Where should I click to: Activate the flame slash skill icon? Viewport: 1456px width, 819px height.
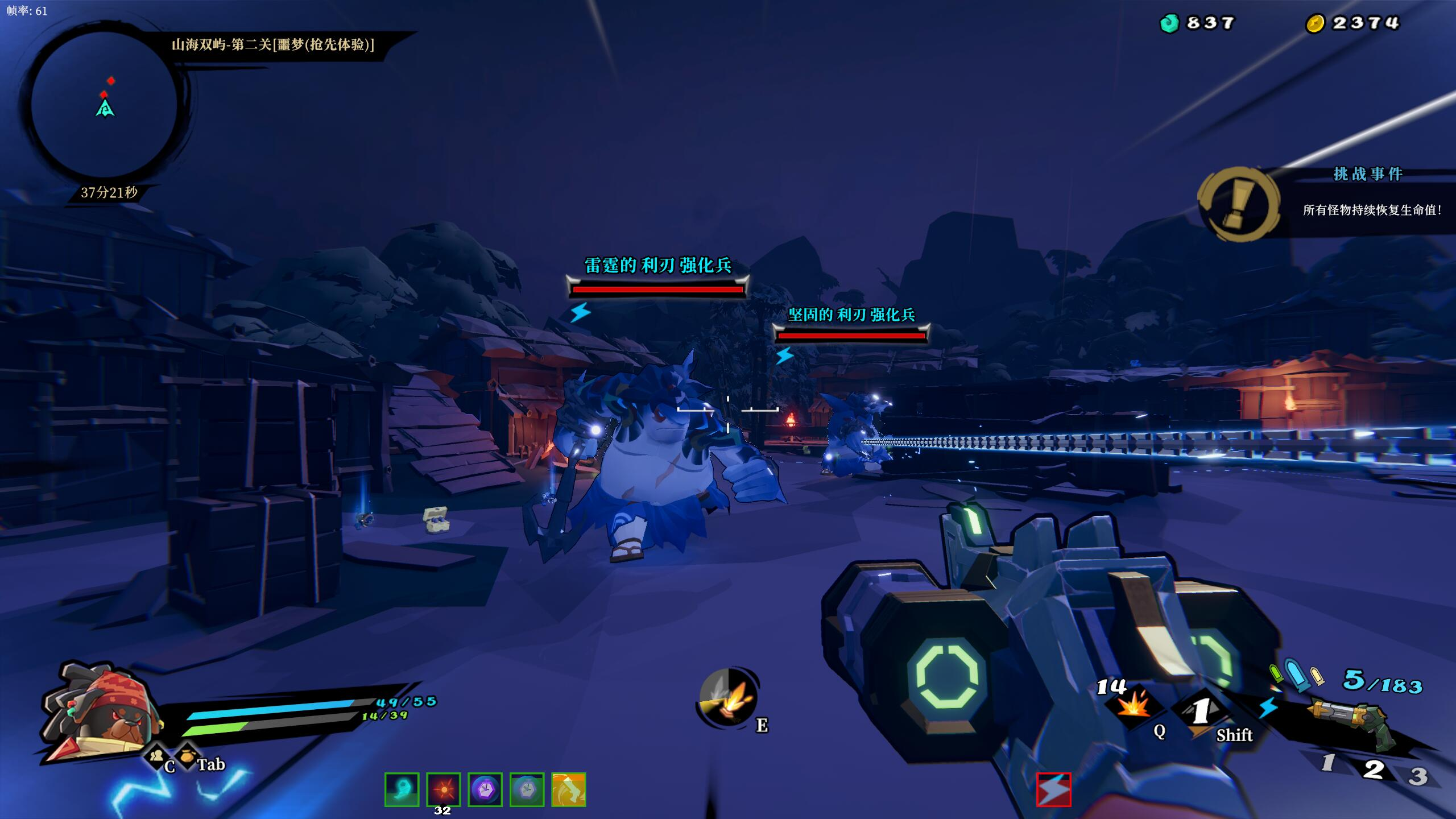[x=727, y=697]
